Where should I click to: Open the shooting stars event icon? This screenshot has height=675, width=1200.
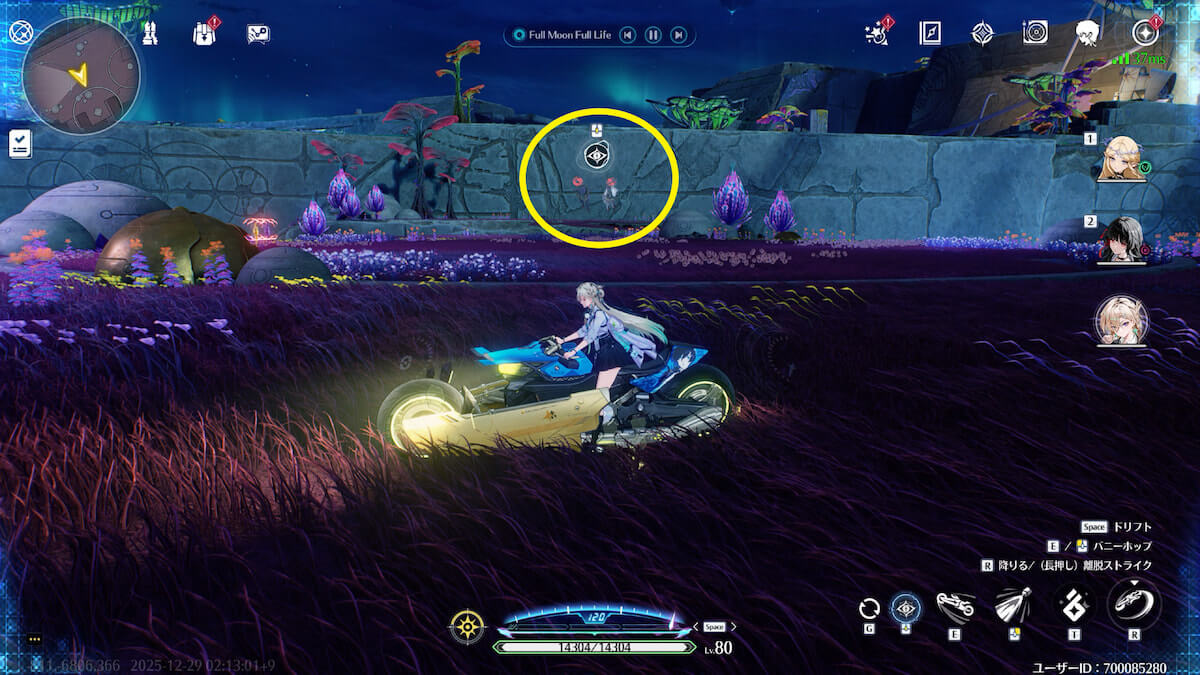pos(877,34)
